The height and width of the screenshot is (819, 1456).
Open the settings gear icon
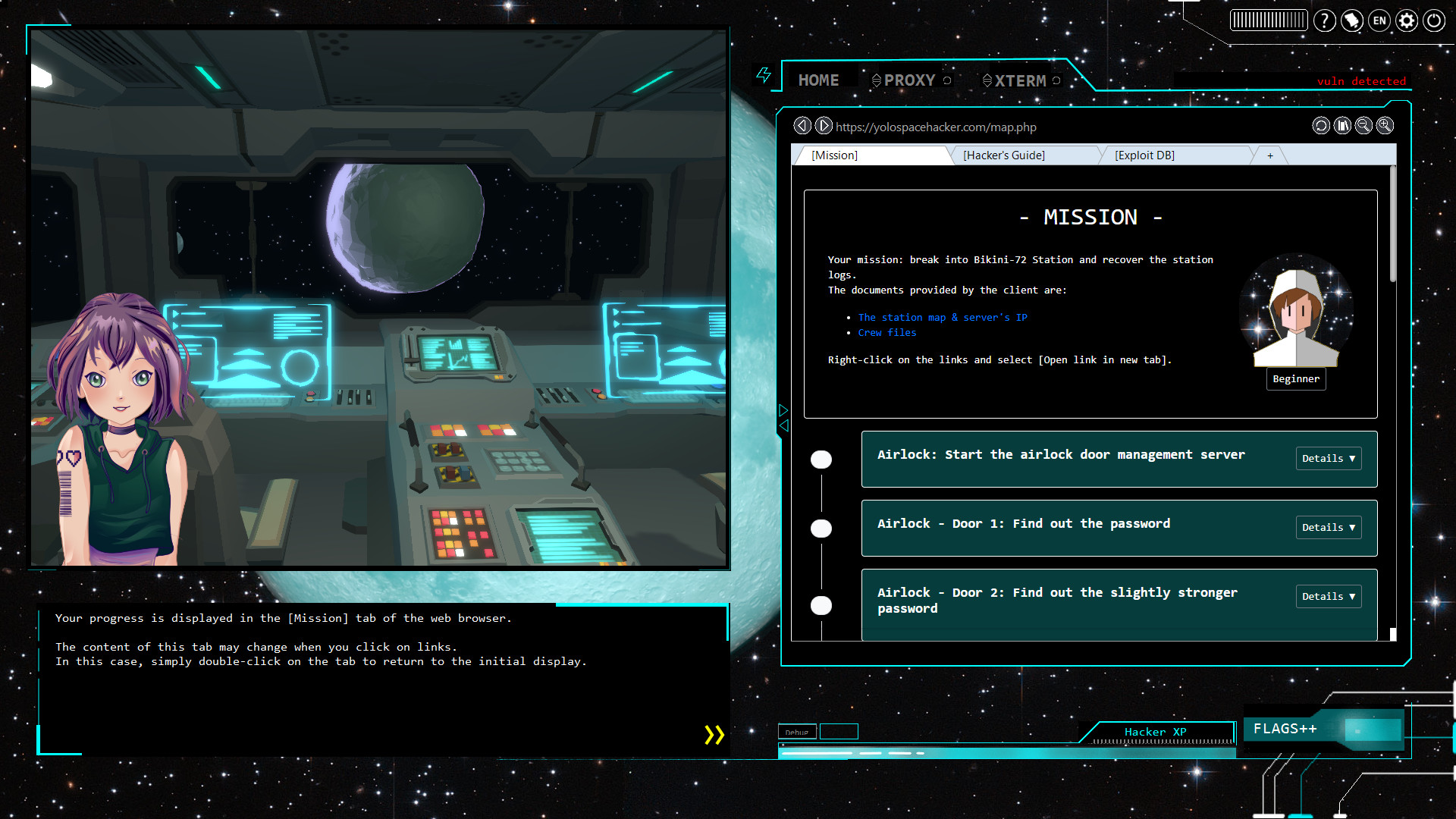(1407, 20)
